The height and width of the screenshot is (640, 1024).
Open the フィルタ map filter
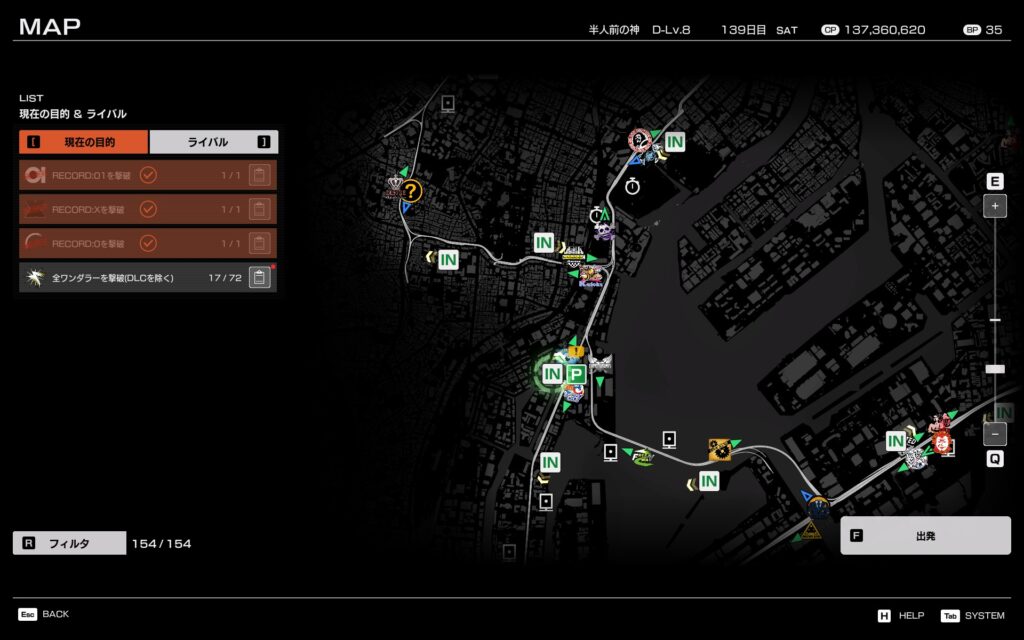[69, 543]
